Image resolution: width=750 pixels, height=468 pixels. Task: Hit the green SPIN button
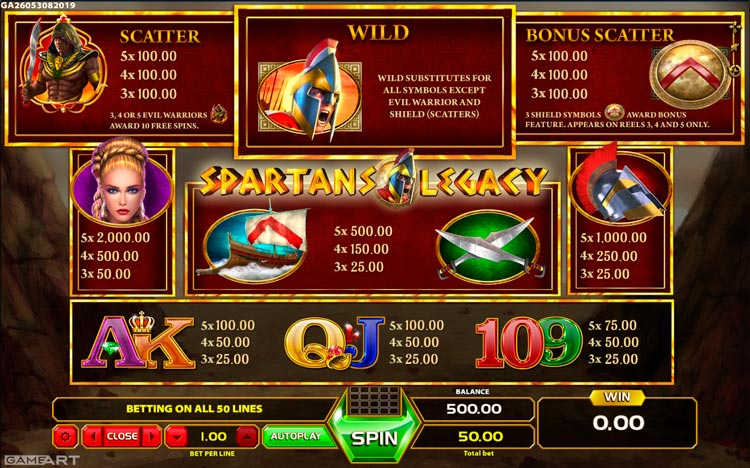tap(374, 438)
